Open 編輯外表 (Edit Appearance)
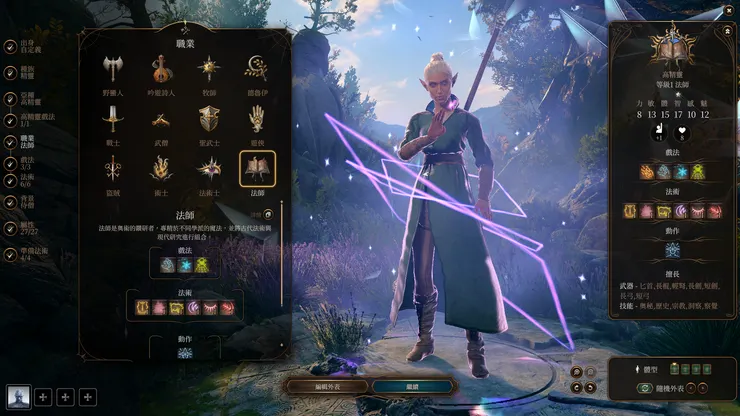The width and height of the screenshot is (740, 416). [x=326, y=386]
